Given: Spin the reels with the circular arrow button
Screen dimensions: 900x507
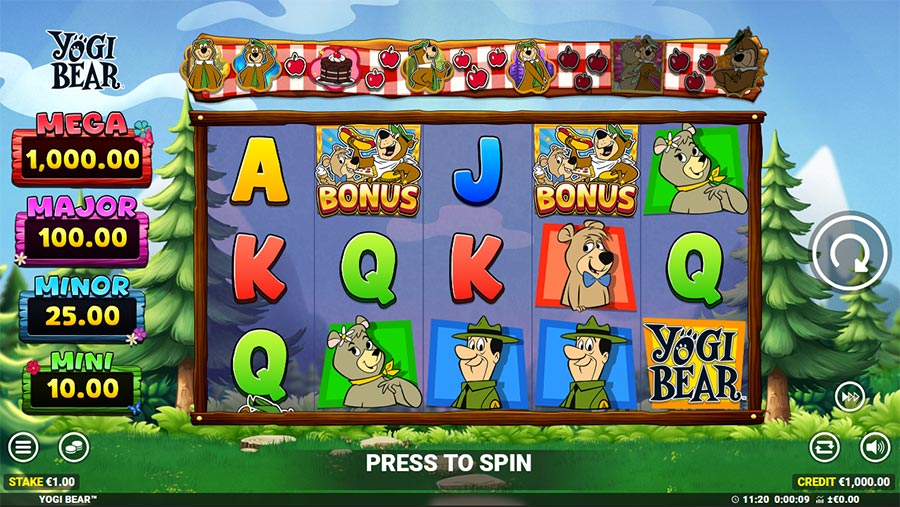Looking at the screenshot, I should (x=849, y=254).
